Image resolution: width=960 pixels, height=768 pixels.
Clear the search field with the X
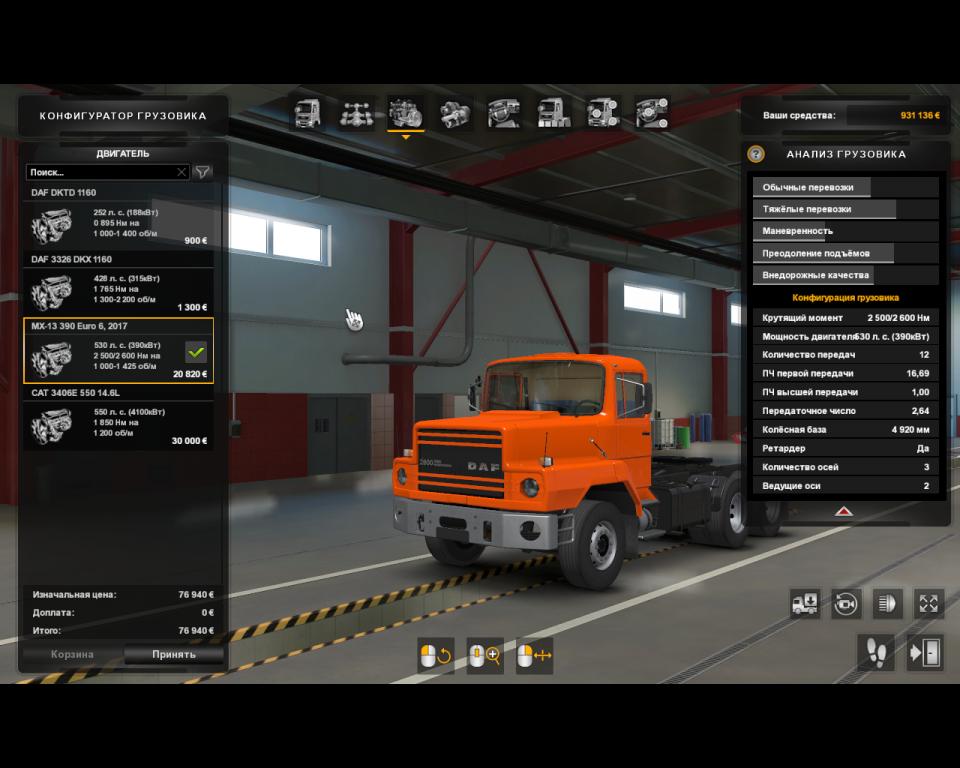click(181, 172)
